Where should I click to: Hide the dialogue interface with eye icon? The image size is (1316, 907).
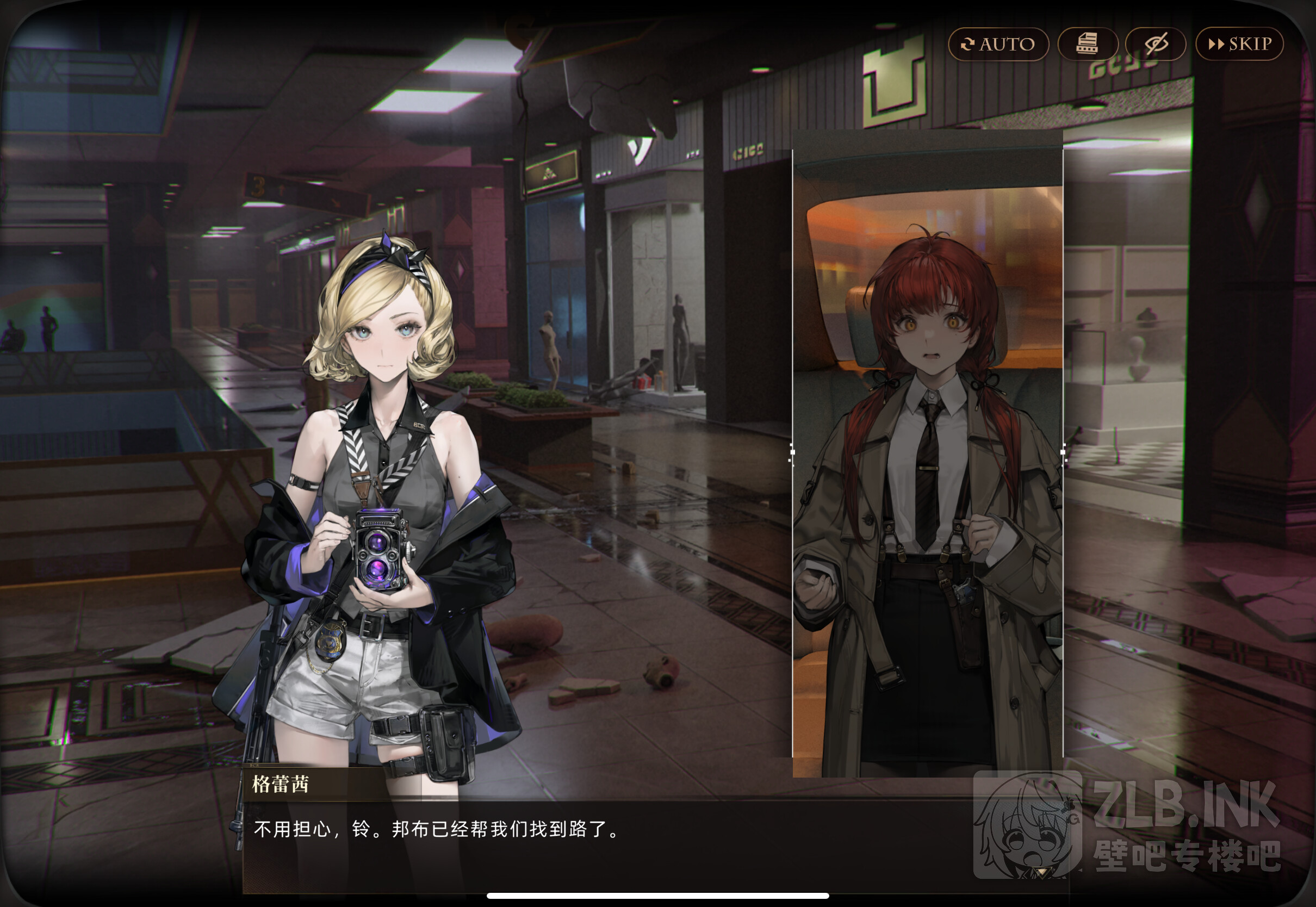(x=1155, y=44)
